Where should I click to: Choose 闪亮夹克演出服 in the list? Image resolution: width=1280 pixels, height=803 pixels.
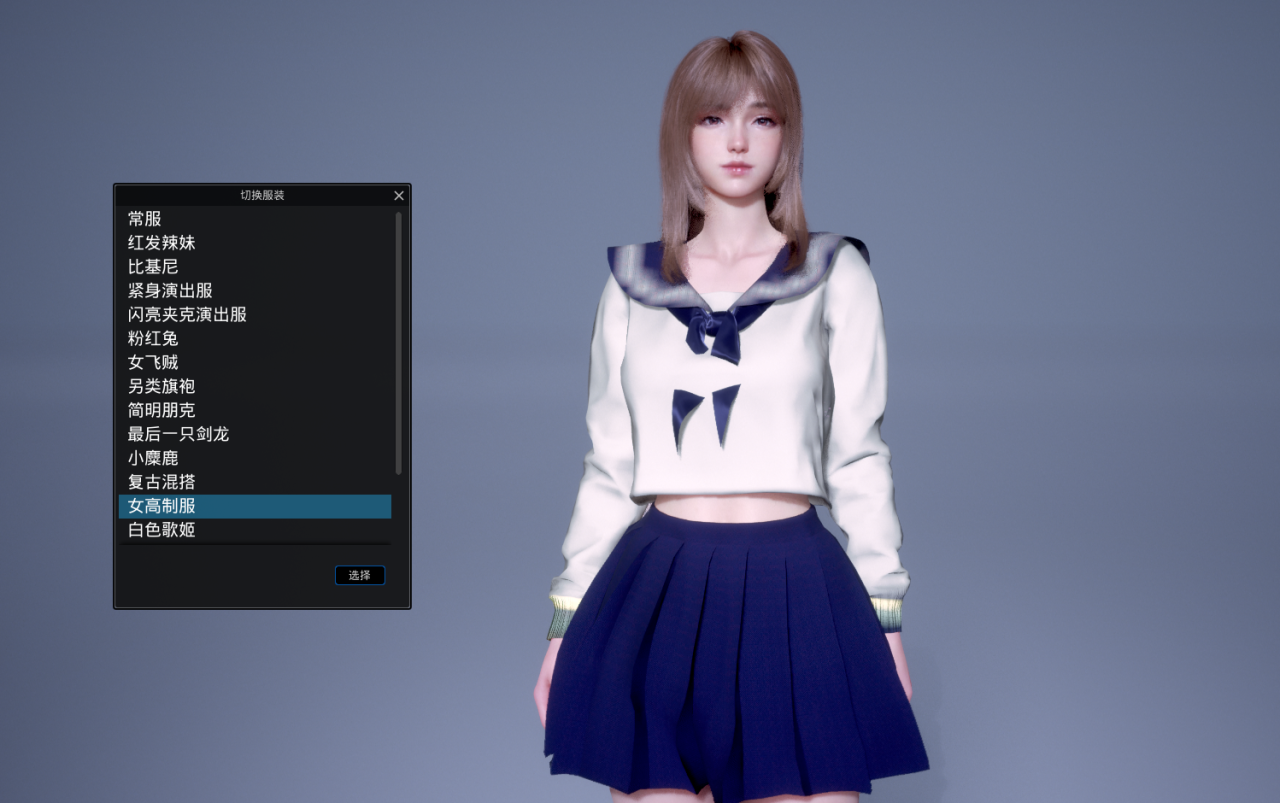point(187,315)
